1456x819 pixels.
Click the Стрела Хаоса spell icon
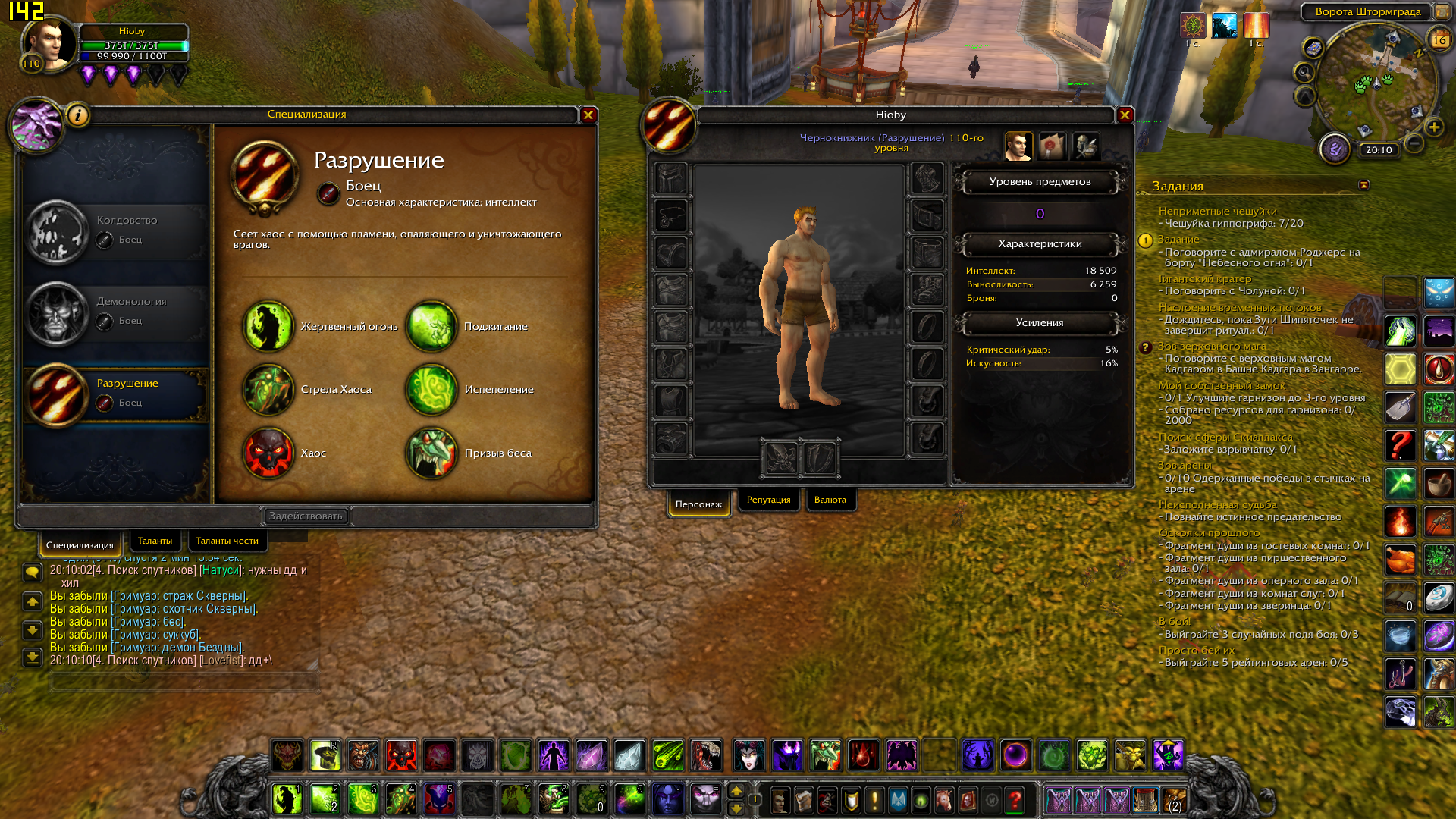268,390
